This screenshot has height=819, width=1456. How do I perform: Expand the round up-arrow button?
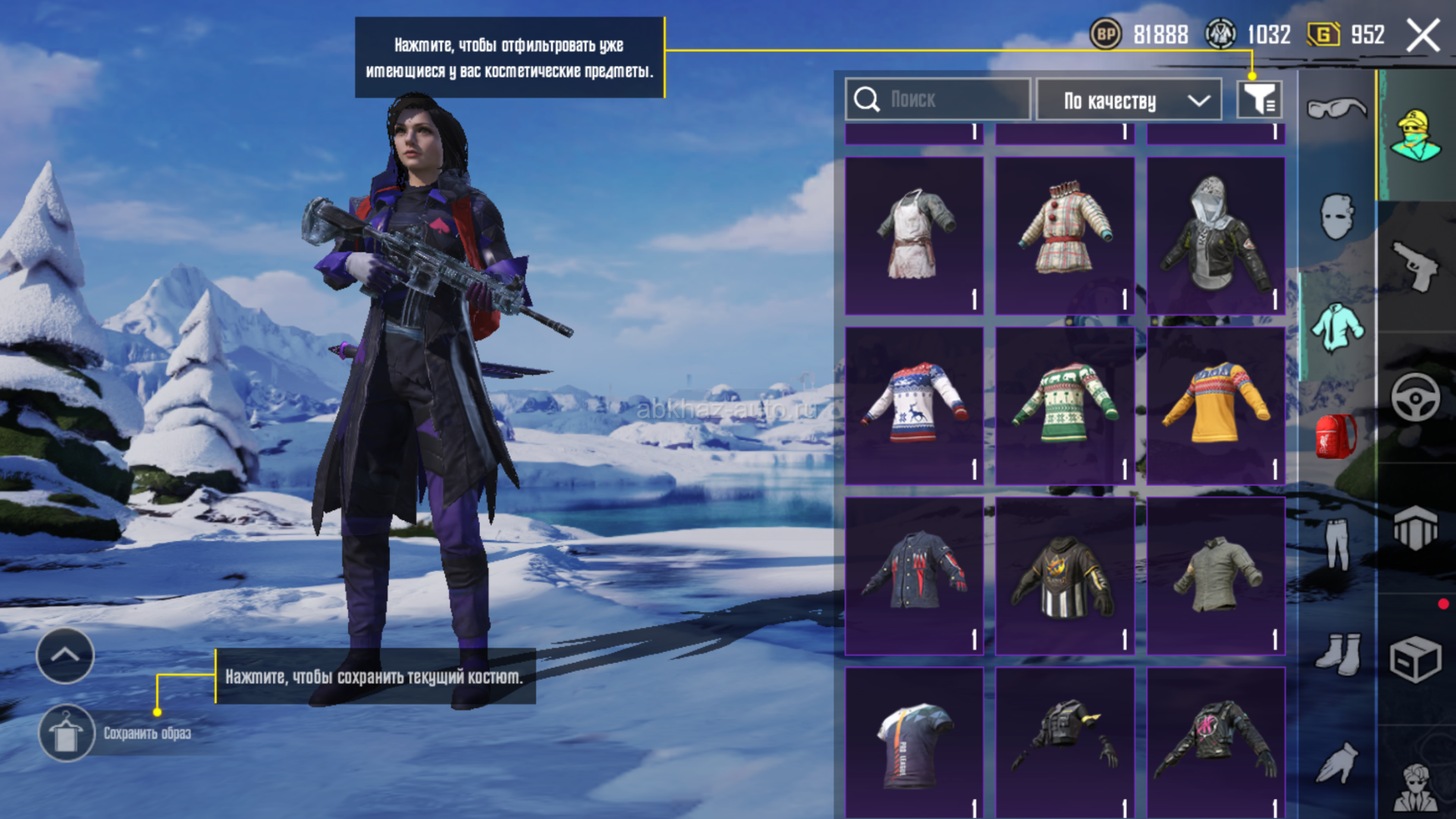coord(65,655)
